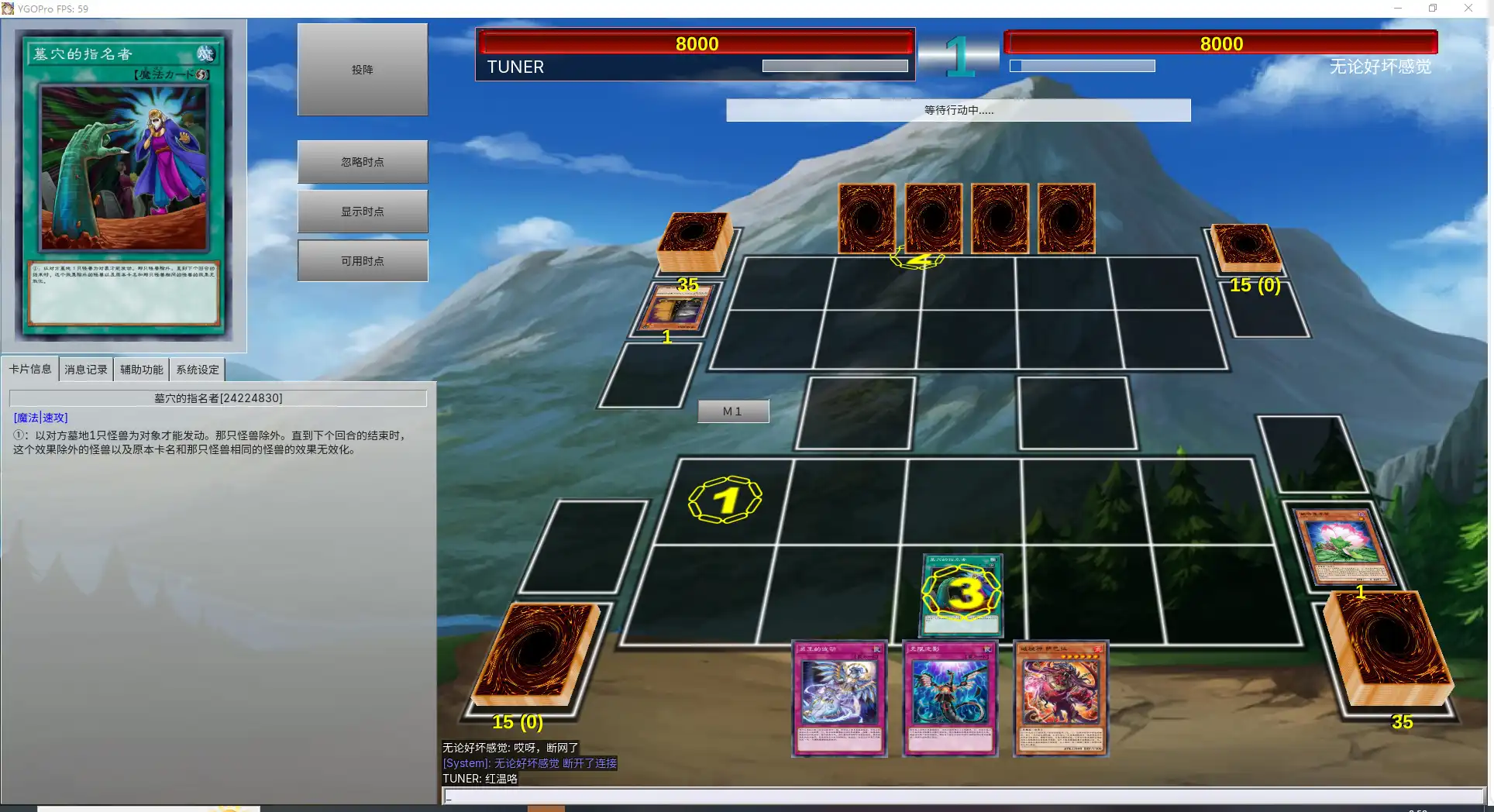
Task: Open the 辅助功能 tab
Action: click(x=141, y=370)
